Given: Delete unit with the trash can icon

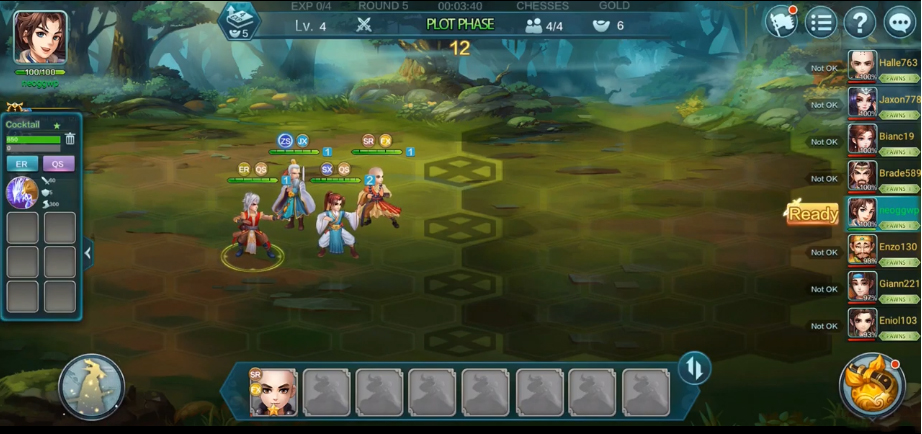Looking at the screenshot, I should (70, 139).
